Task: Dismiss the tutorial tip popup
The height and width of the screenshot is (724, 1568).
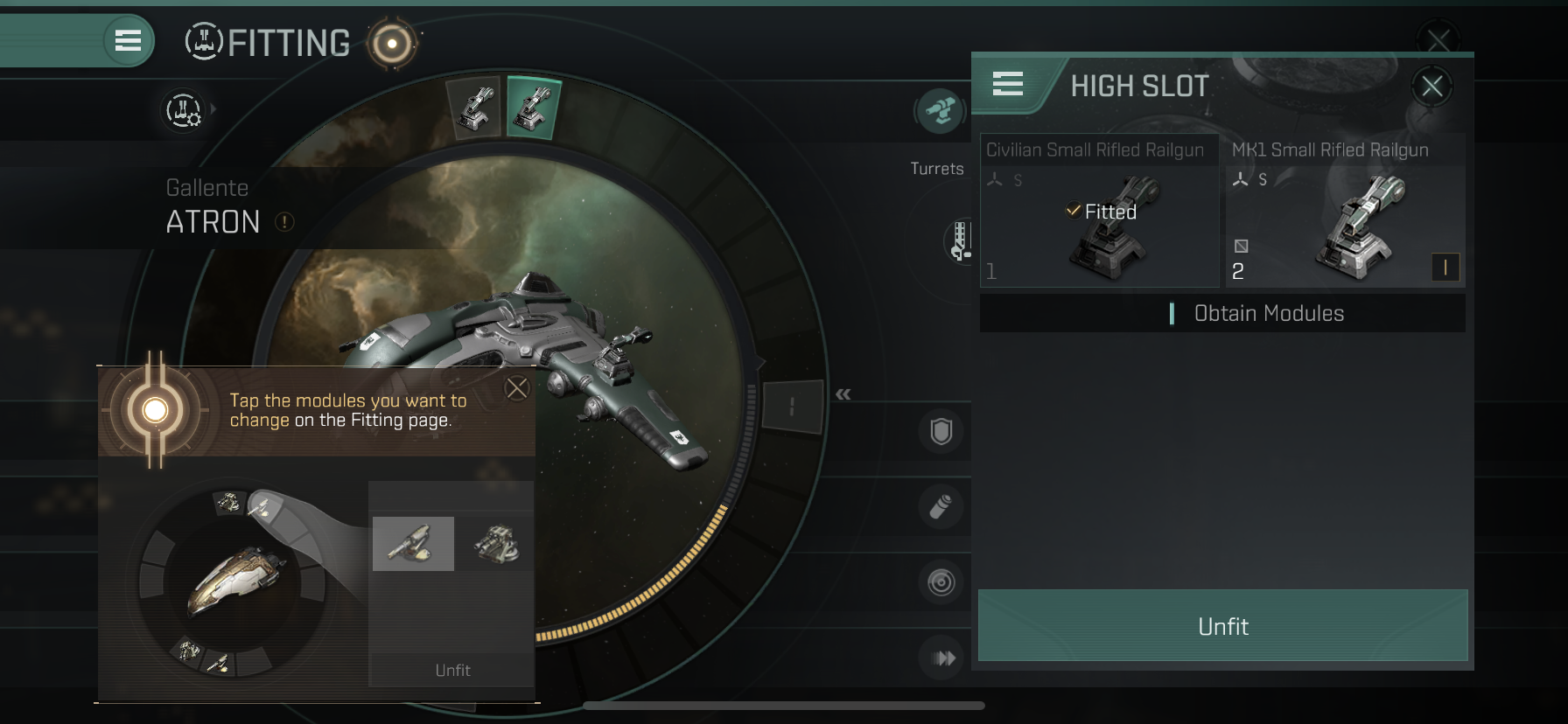Action: coord(517,388)
